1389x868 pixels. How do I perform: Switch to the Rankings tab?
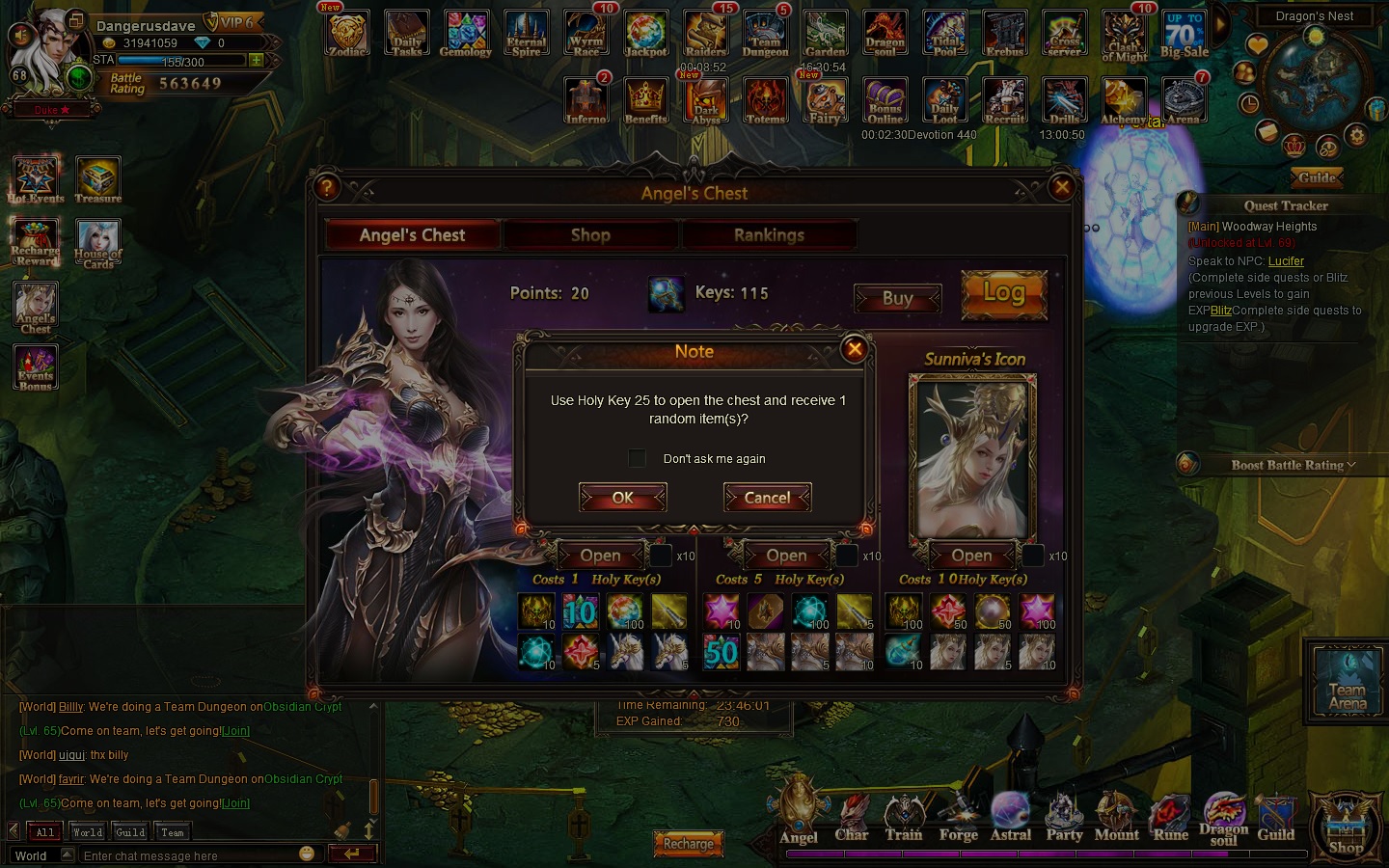point(769,235)
